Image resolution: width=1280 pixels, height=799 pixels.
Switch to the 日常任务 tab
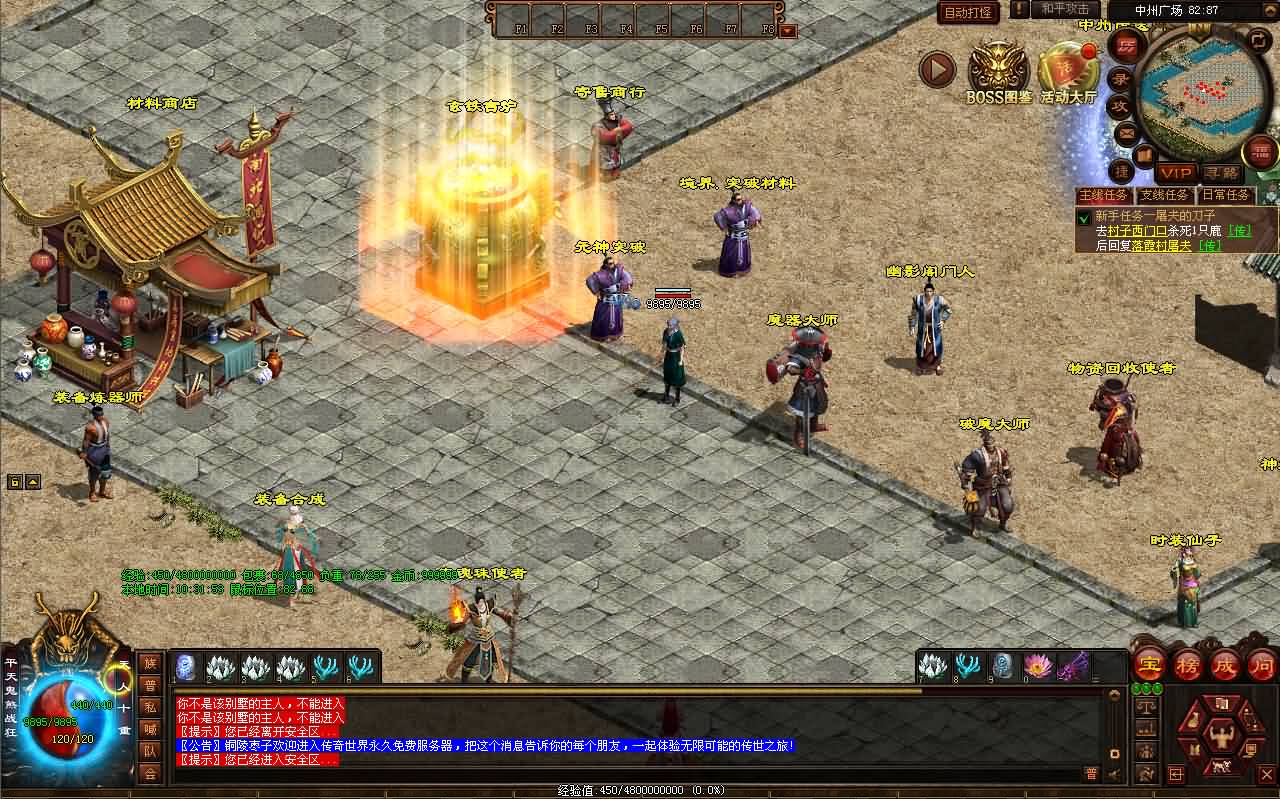(1227, 194)
